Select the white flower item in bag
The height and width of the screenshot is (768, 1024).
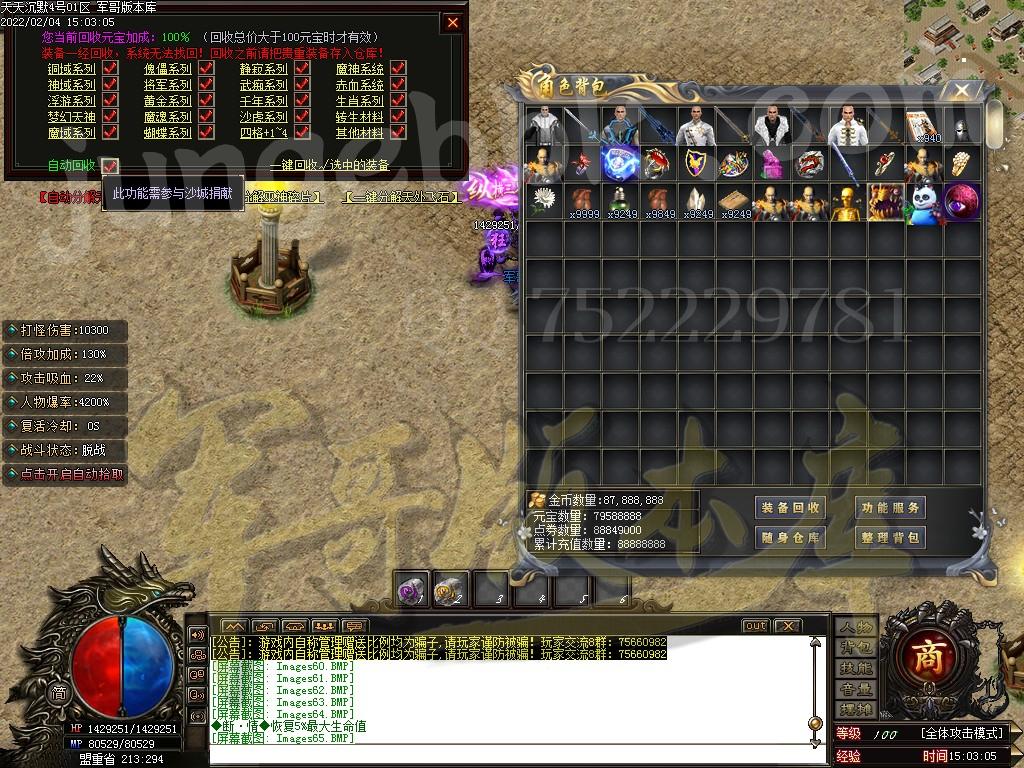tap(544, 201)
